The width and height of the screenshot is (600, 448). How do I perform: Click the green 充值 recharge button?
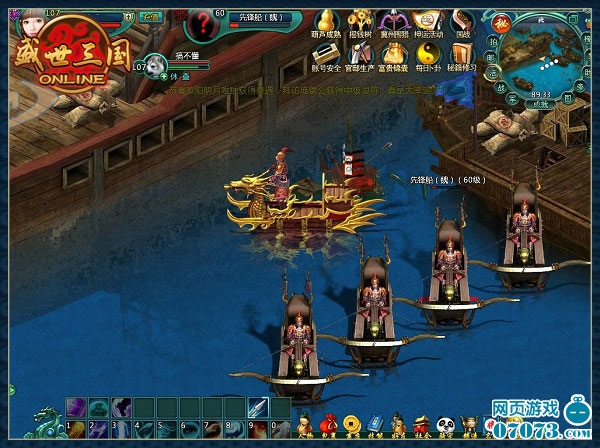(x=149, y=17)
